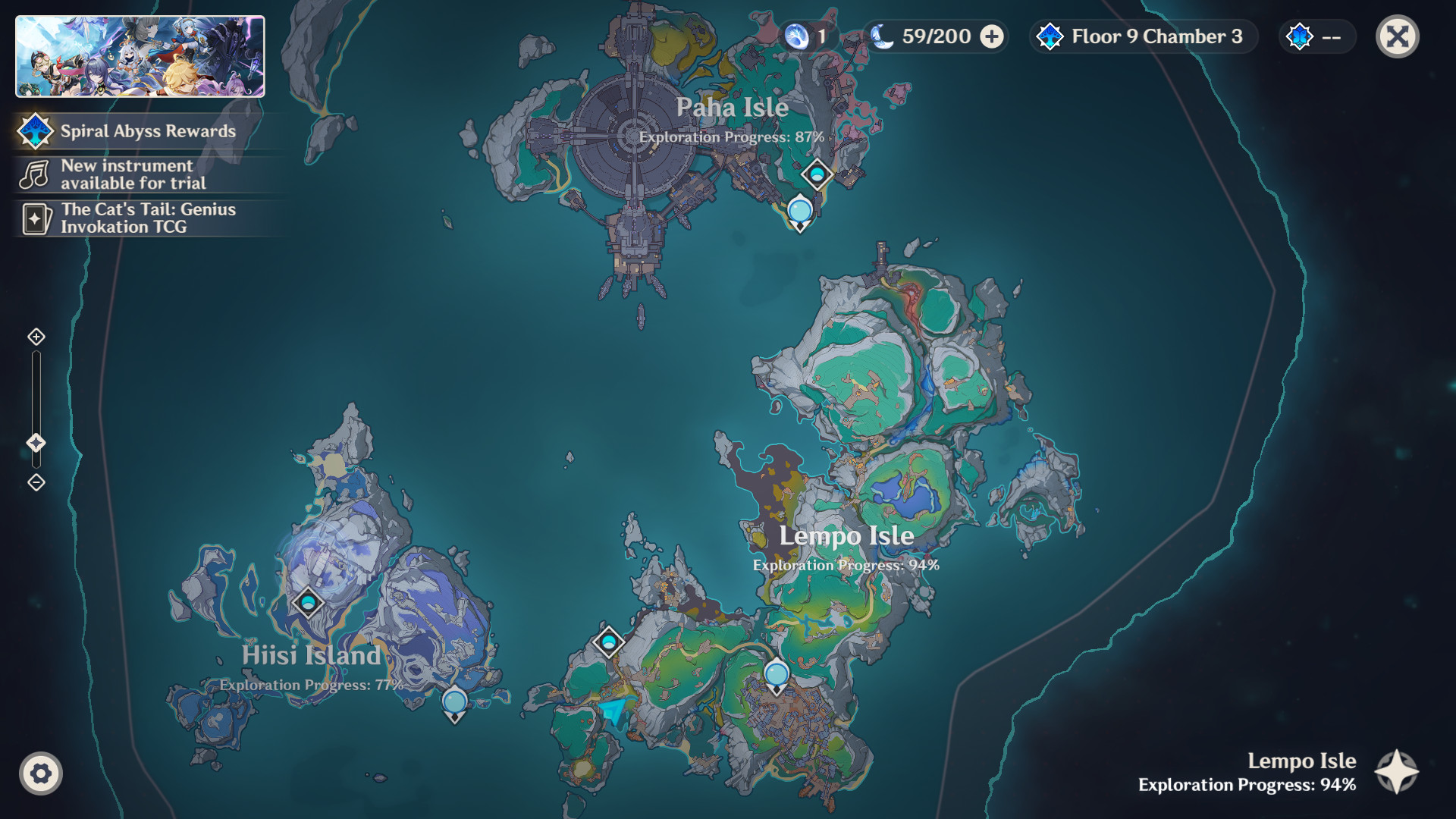Zoom out the map with the bottom slider button

point(36,482)
